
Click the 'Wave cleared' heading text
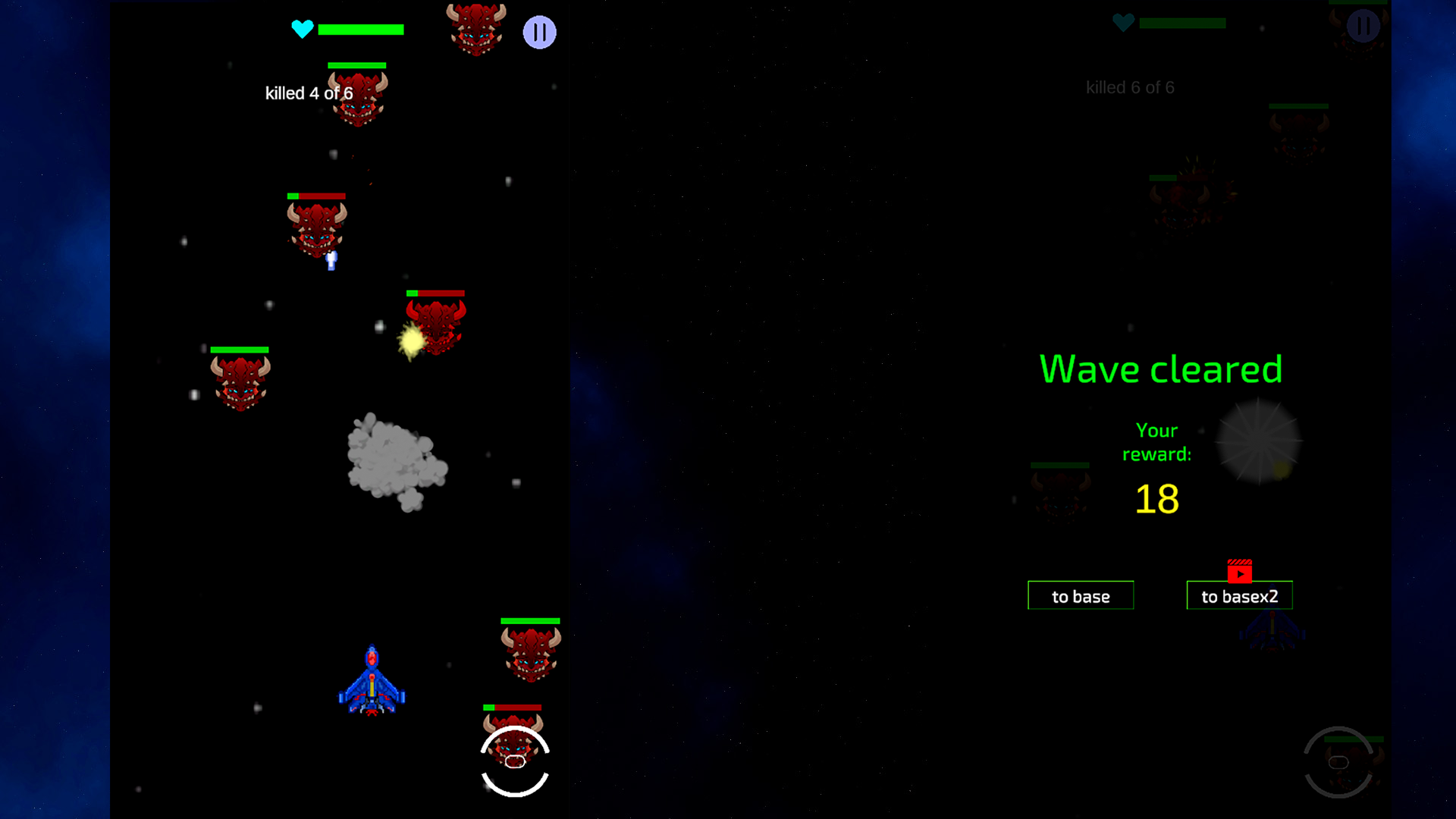[x=1160, y=369]
